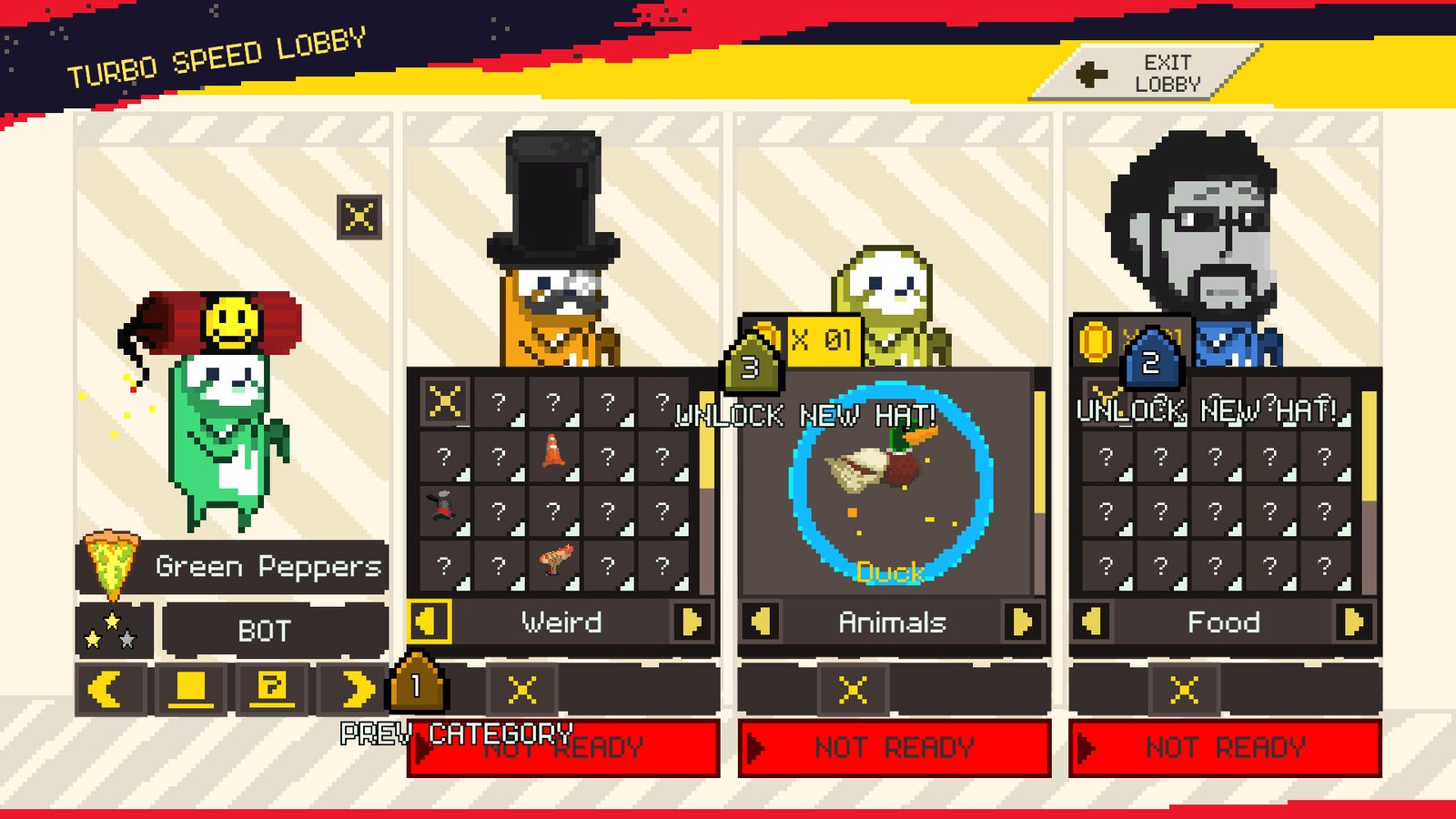Click the bot's left yellow arrow
The height and width of the screenshot is (819, 1456).
pos(108,689)
